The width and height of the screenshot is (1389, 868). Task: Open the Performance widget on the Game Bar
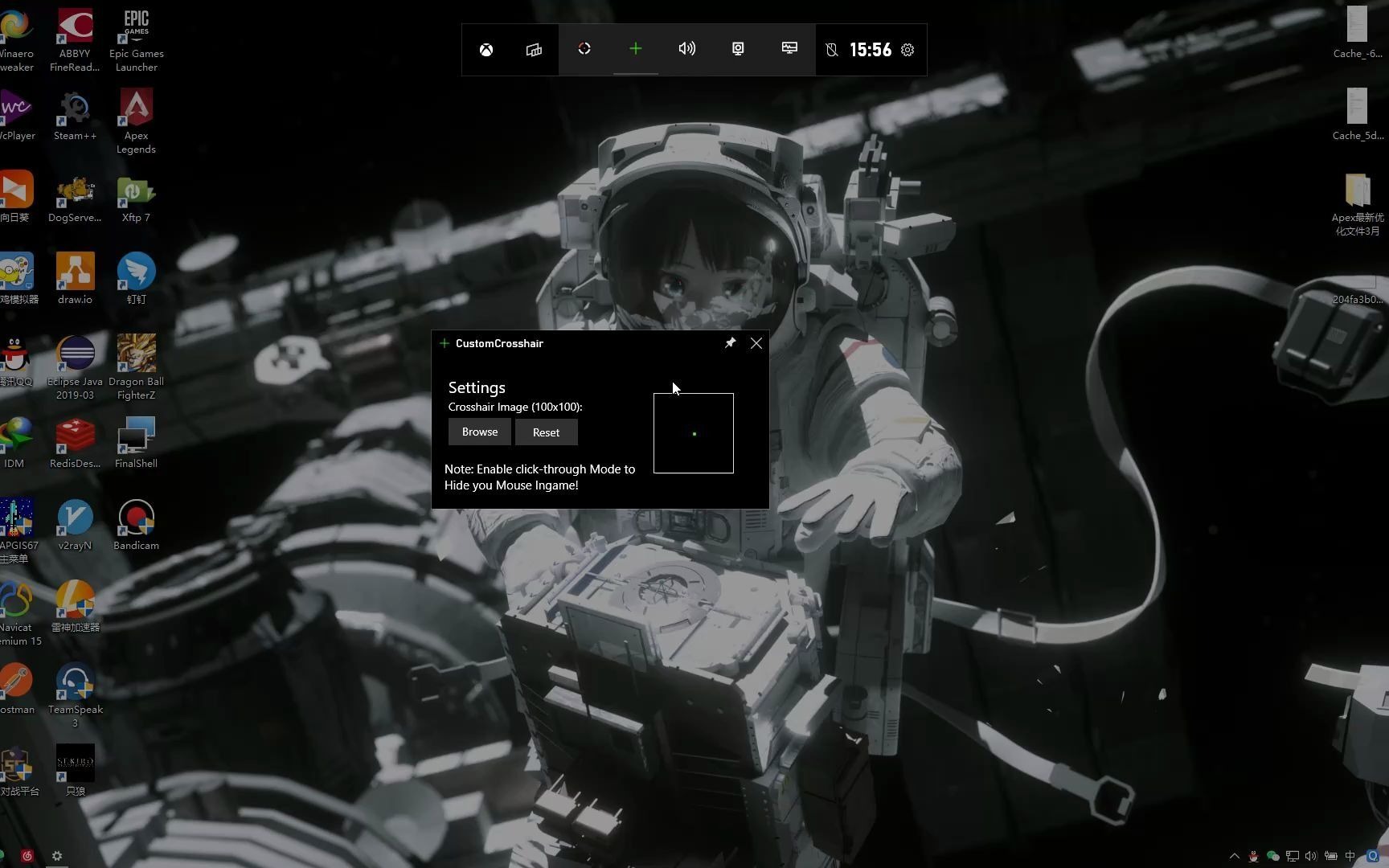789,49
